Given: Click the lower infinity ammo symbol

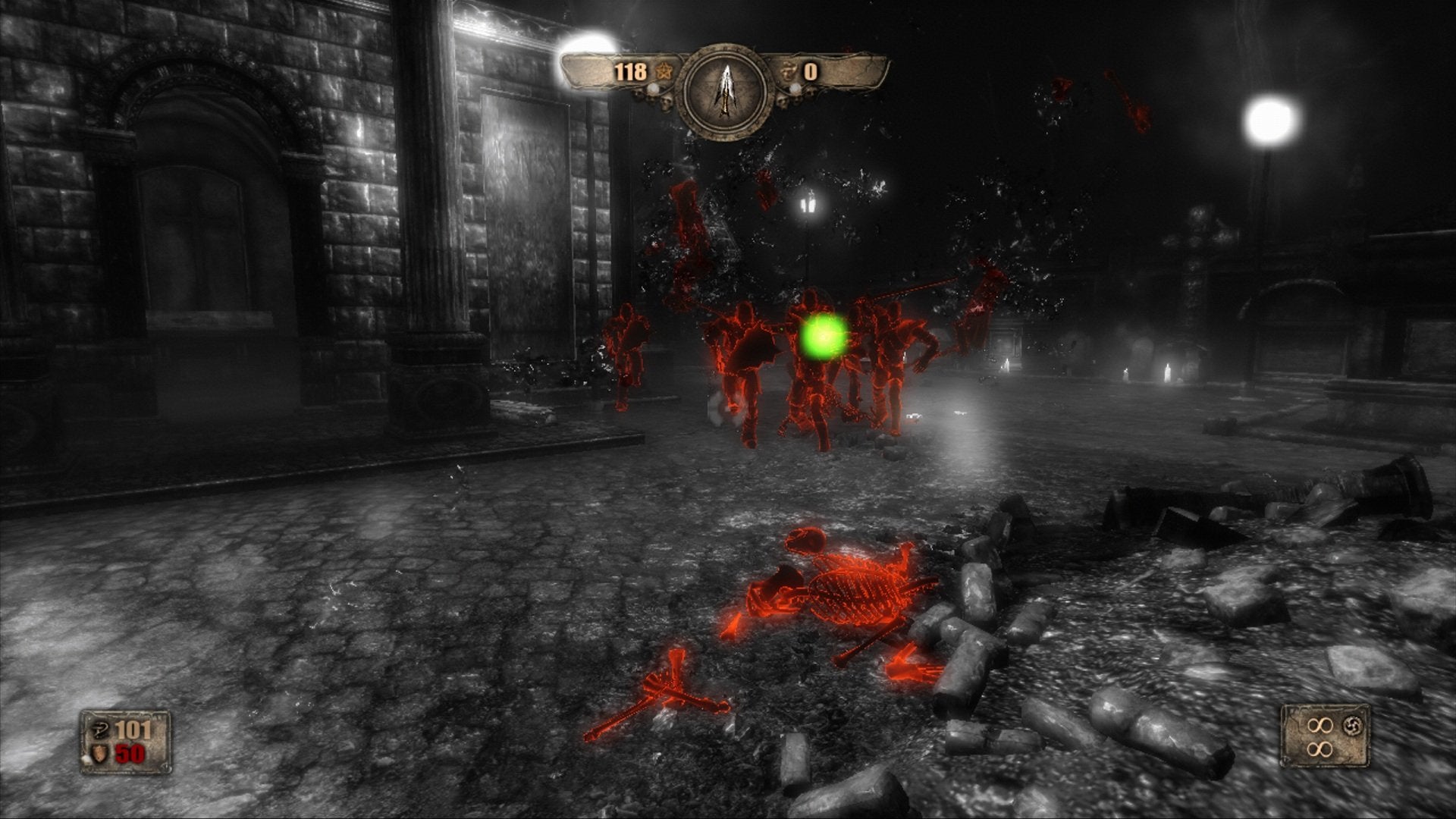Looking at the screenshot, I should point(1320,750).
